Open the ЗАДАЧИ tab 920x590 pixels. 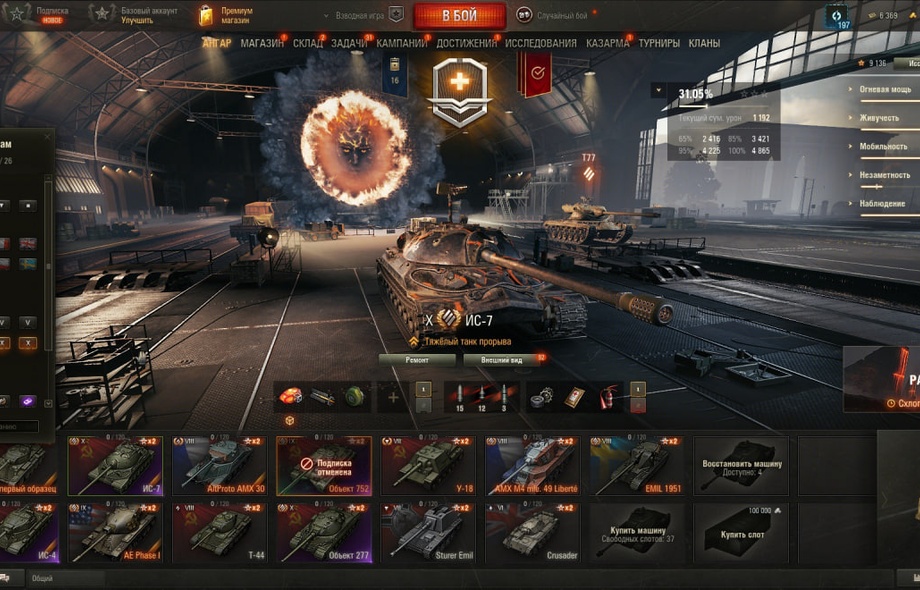click(x=349, y=43)
